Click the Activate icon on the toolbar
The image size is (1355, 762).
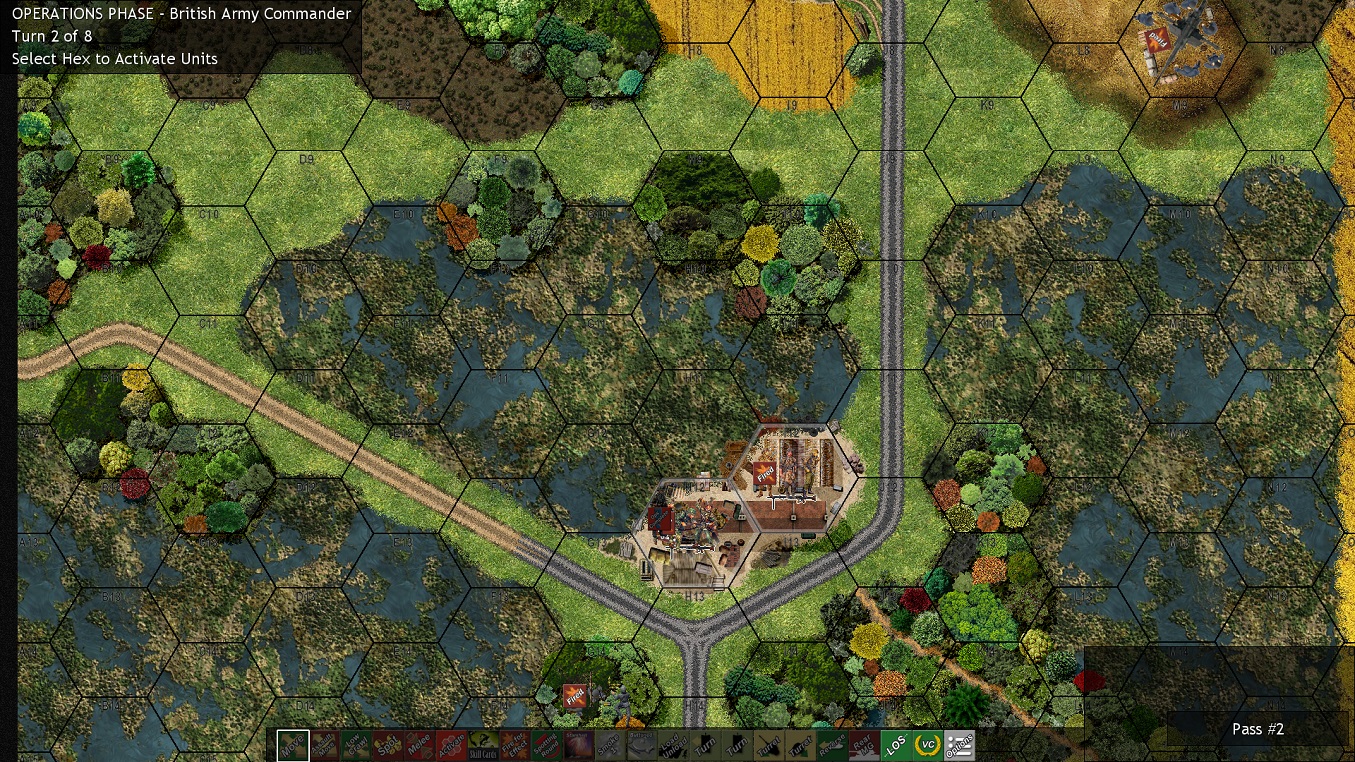tap(452, 745)
